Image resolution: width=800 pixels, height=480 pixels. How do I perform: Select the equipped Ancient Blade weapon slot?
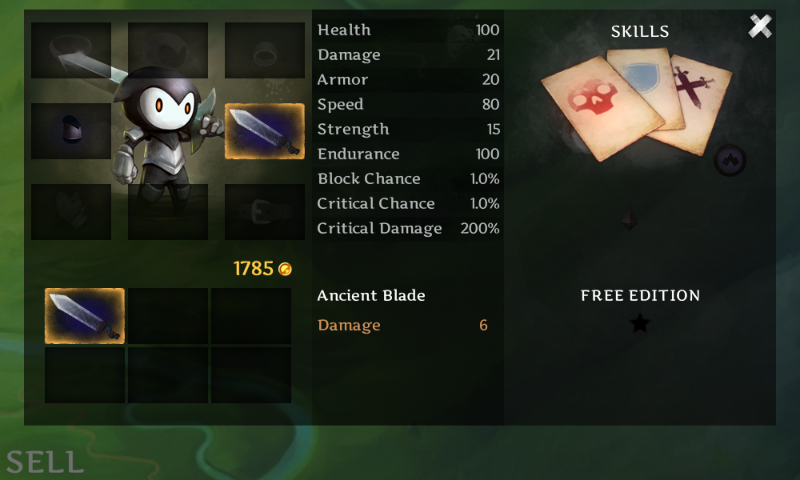click(x=264, y=131)
